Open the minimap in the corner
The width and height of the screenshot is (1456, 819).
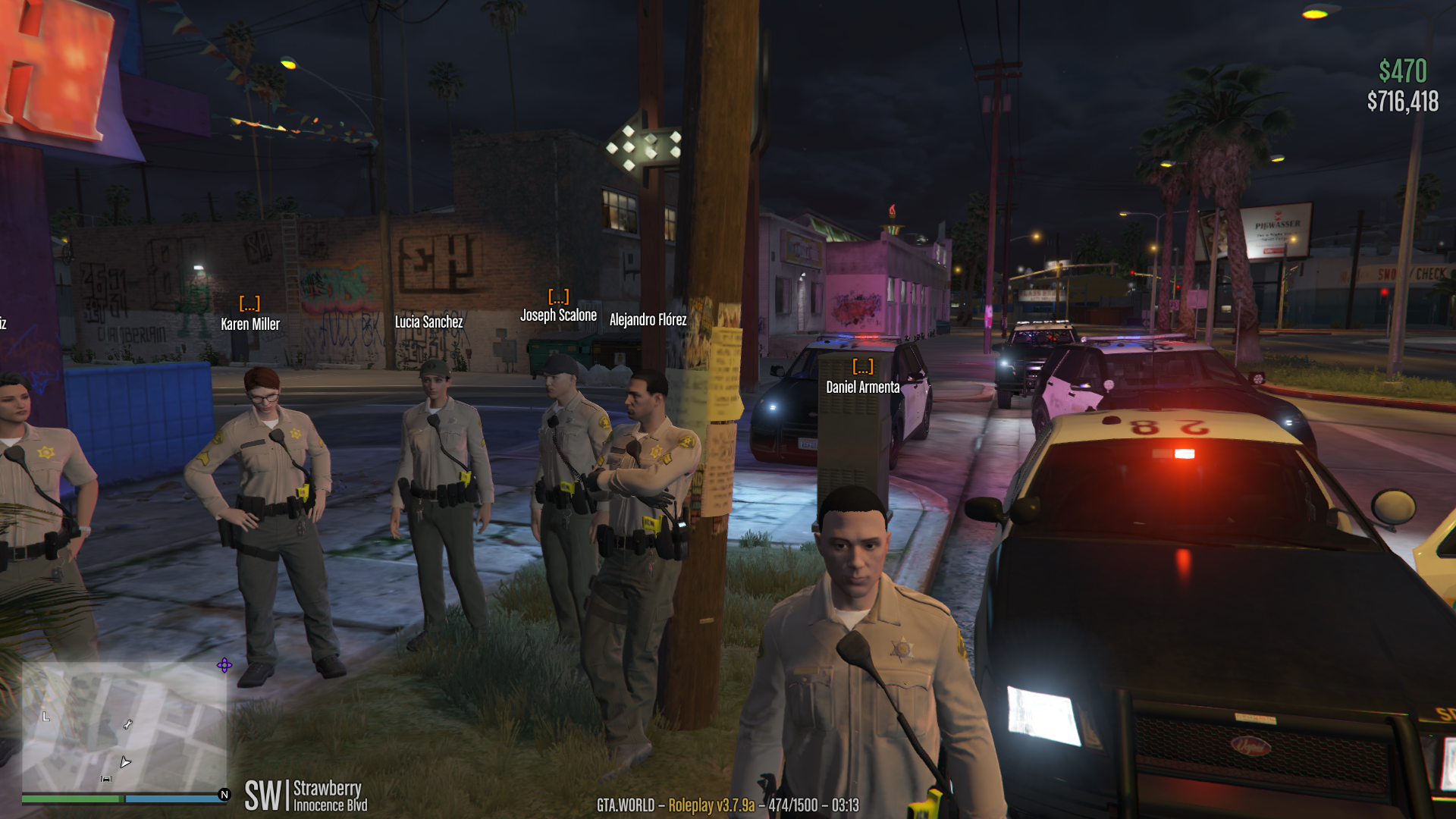tap(124, 728)
